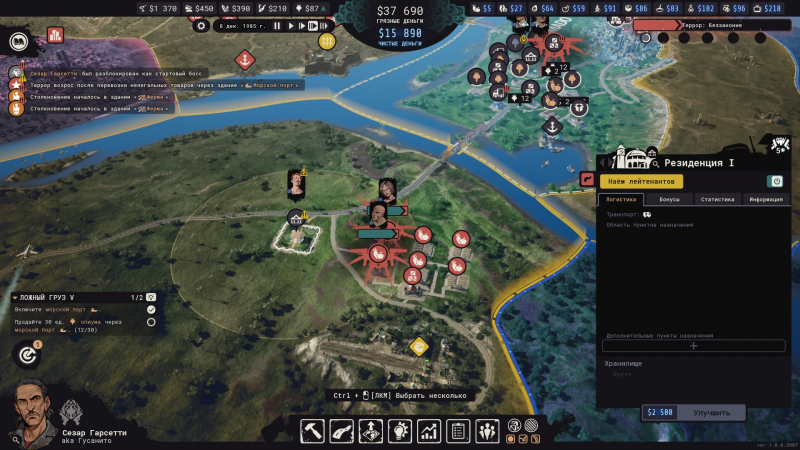Pause the game time
800x450 pixels.
tap(277, 26)
